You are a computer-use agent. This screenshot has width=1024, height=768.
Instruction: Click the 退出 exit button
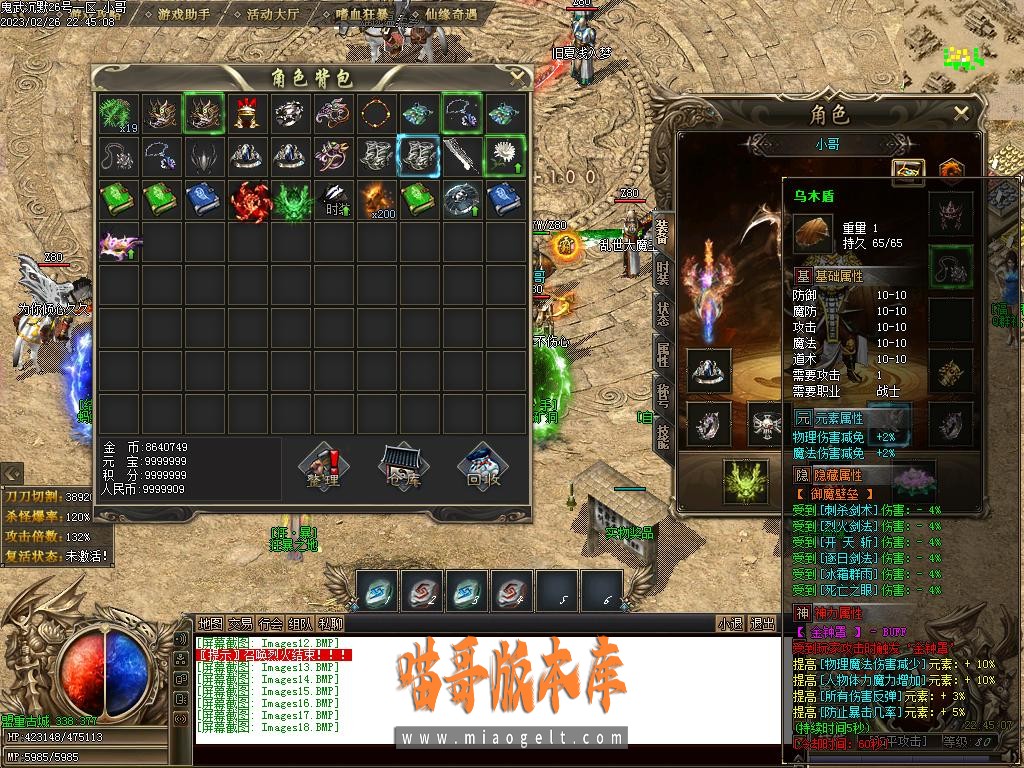pos(763,624)
